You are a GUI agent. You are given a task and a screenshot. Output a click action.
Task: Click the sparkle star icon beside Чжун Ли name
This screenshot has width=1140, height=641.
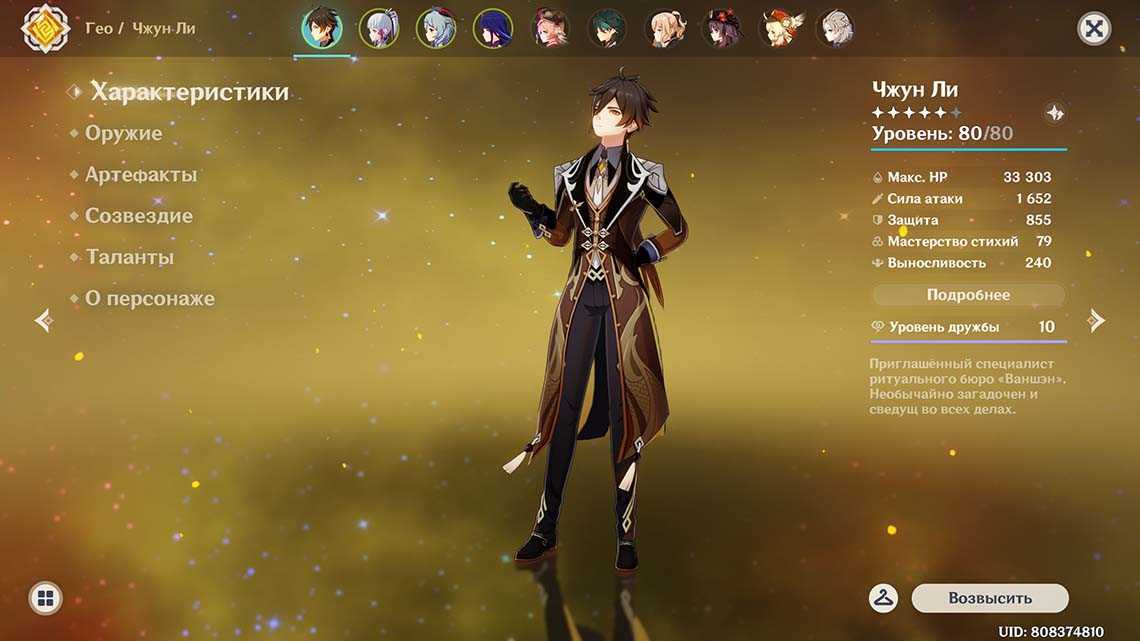(1054, 113)
